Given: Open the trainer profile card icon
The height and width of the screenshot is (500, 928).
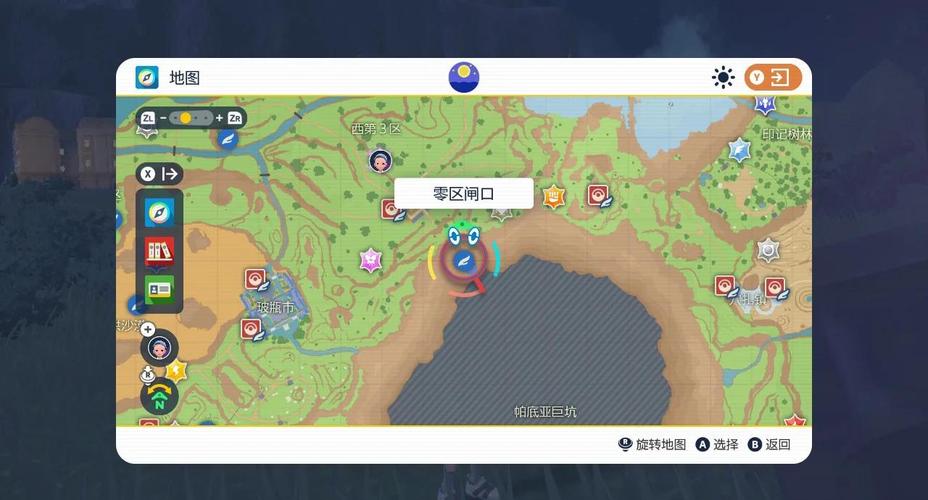Looking at the screenshot, I should pos(159,289).
